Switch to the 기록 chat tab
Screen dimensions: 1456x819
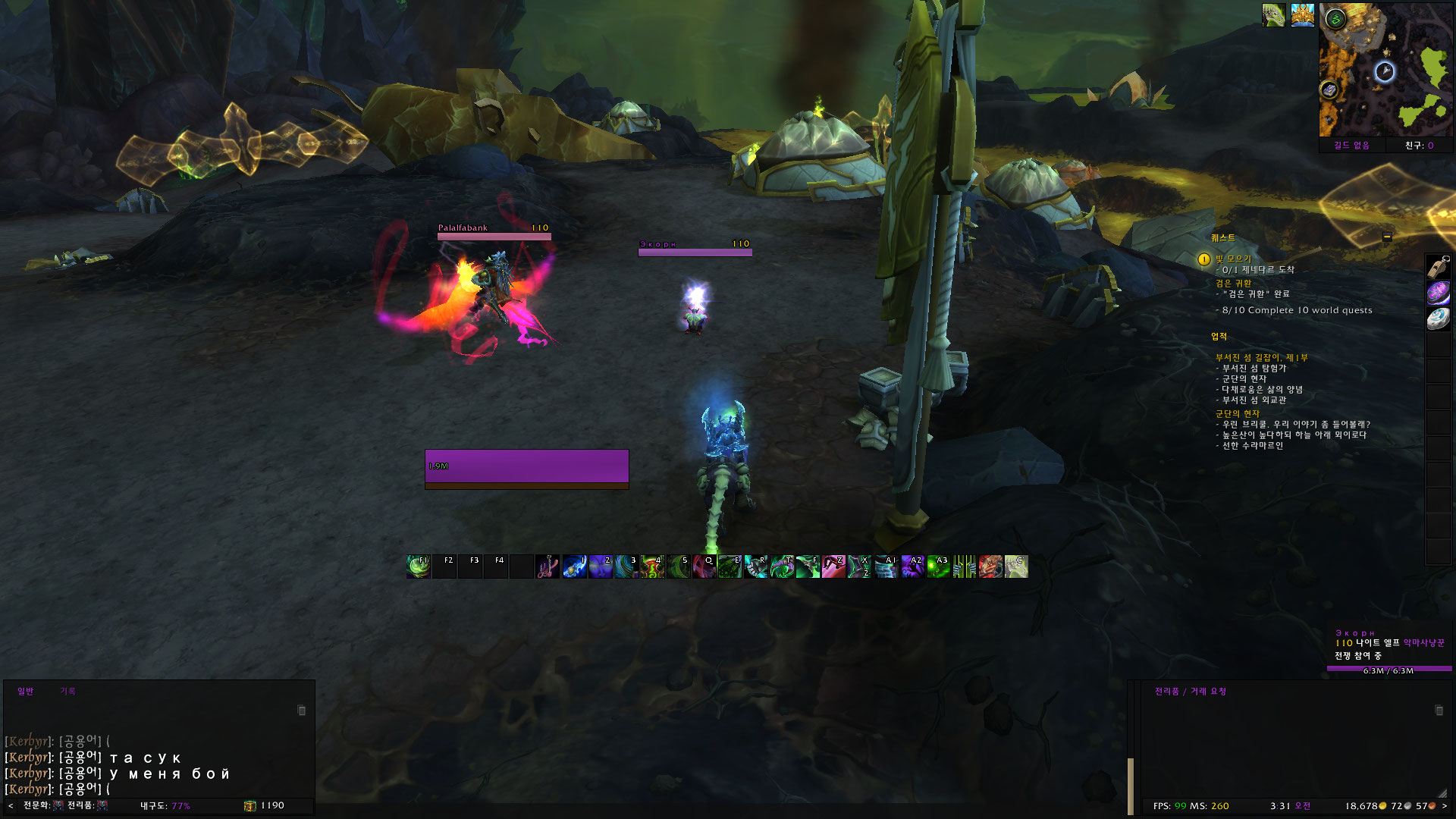coord(67,691)
